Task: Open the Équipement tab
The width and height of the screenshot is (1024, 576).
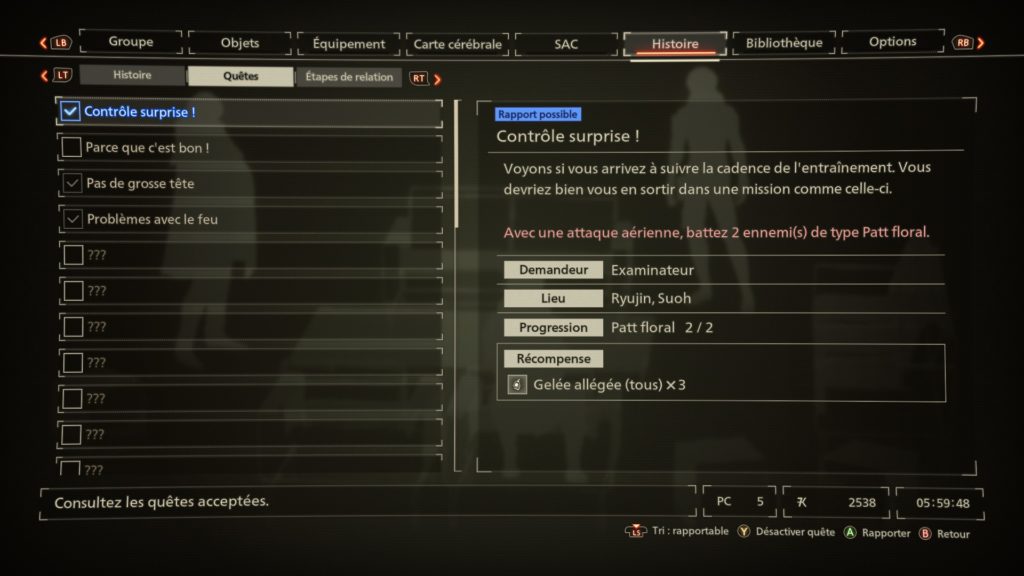Action: pyautogui.click(x=349, y=44)
